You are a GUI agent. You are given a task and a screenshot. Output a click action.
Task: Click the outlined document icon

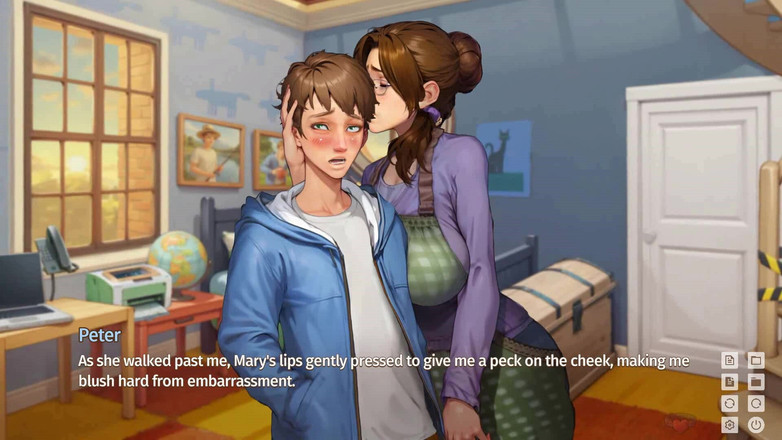coord(730,360)
